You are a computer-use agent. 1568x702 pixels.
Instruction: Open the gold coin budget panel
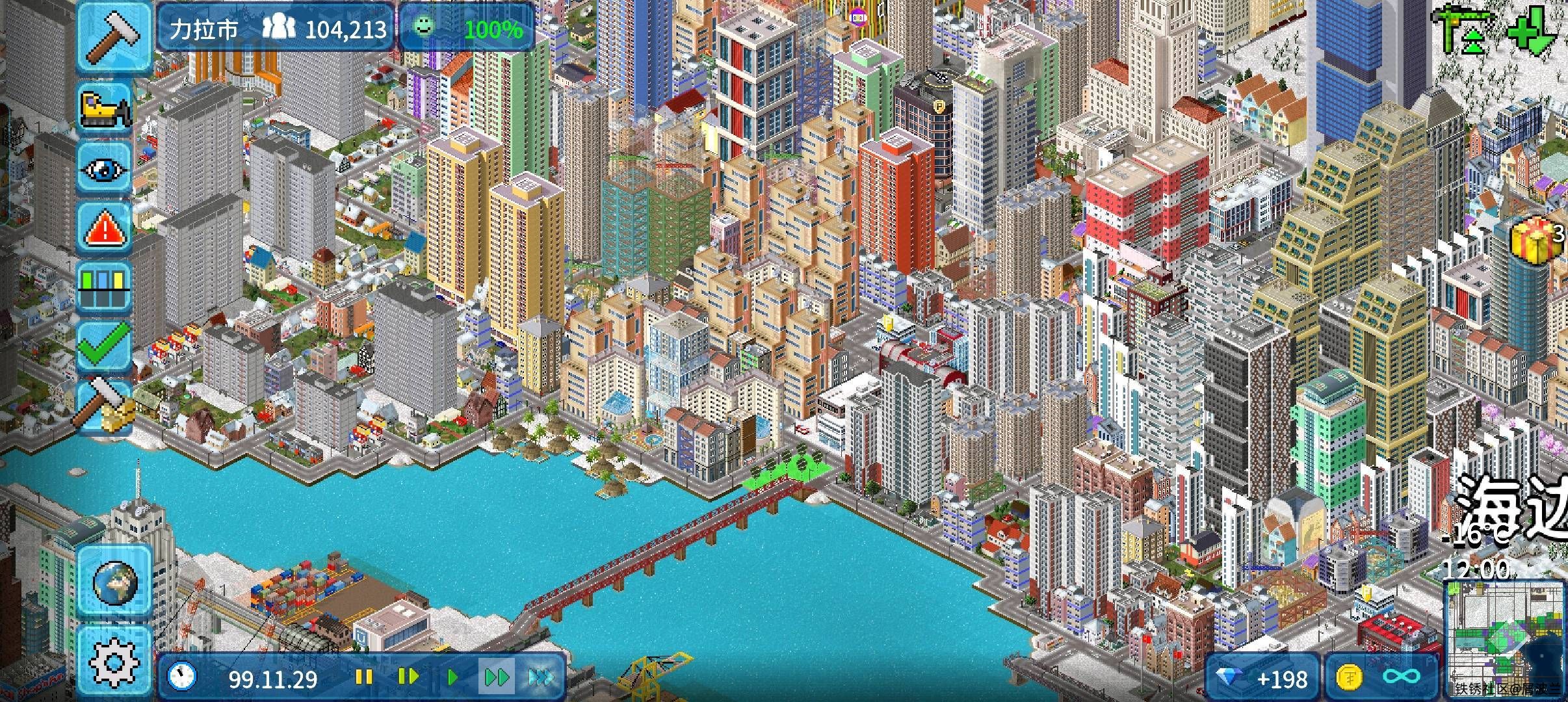1380,679
